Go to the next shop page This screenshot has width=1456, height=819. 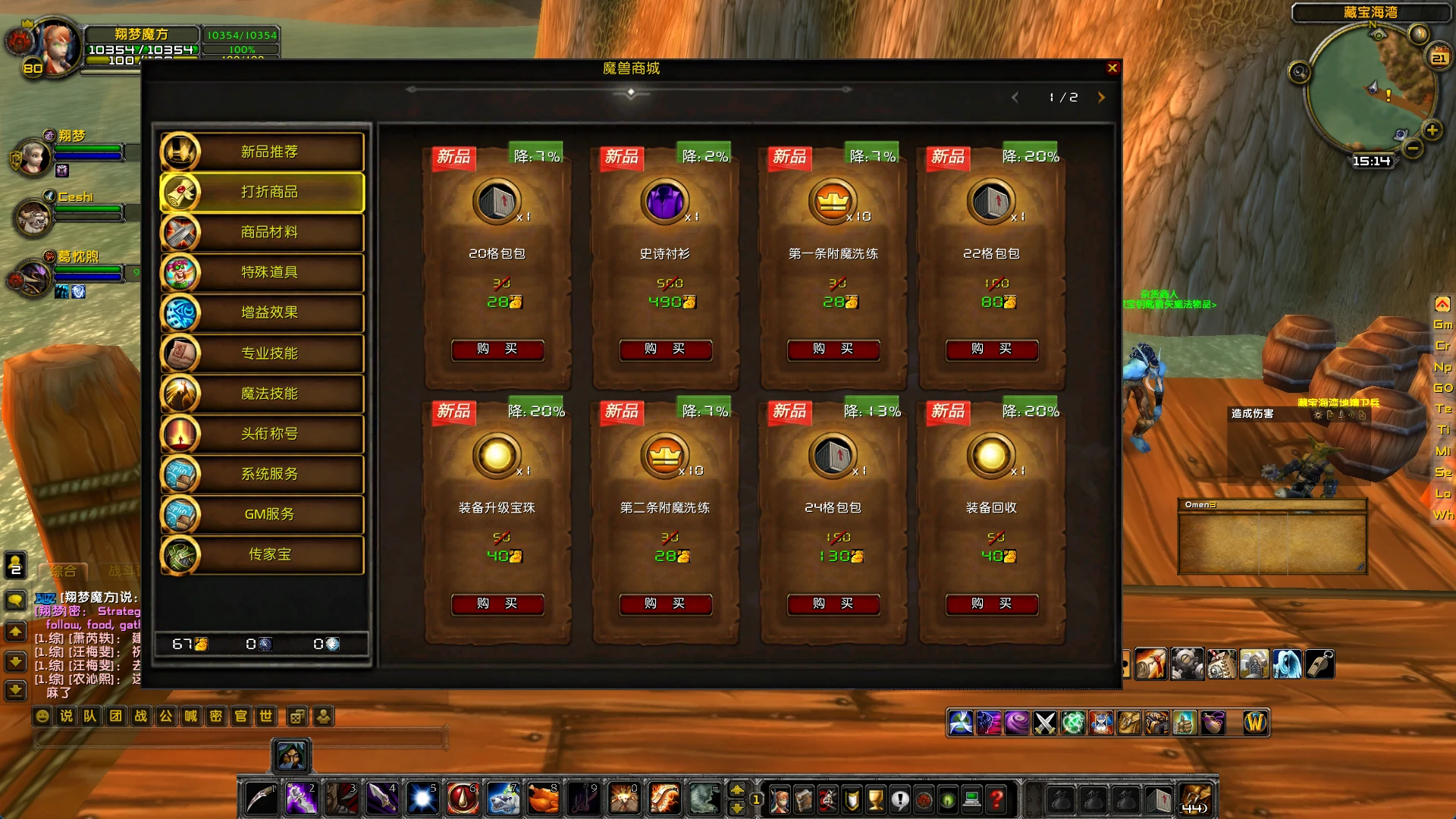[1101, 97]
